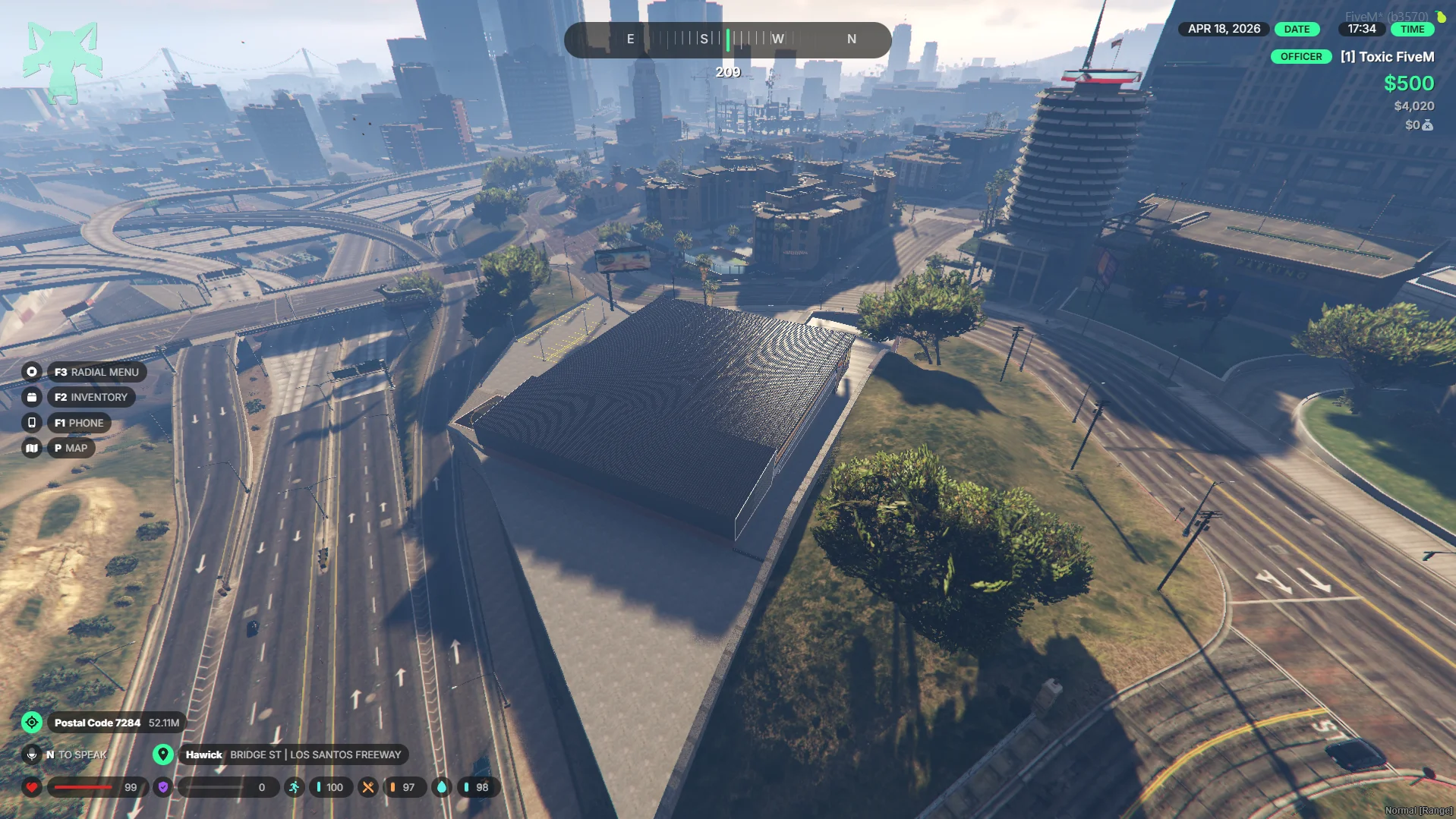Toggle the microphone voice icon
This screenshot has height=819, width=1456.
(x=32, y=754)
